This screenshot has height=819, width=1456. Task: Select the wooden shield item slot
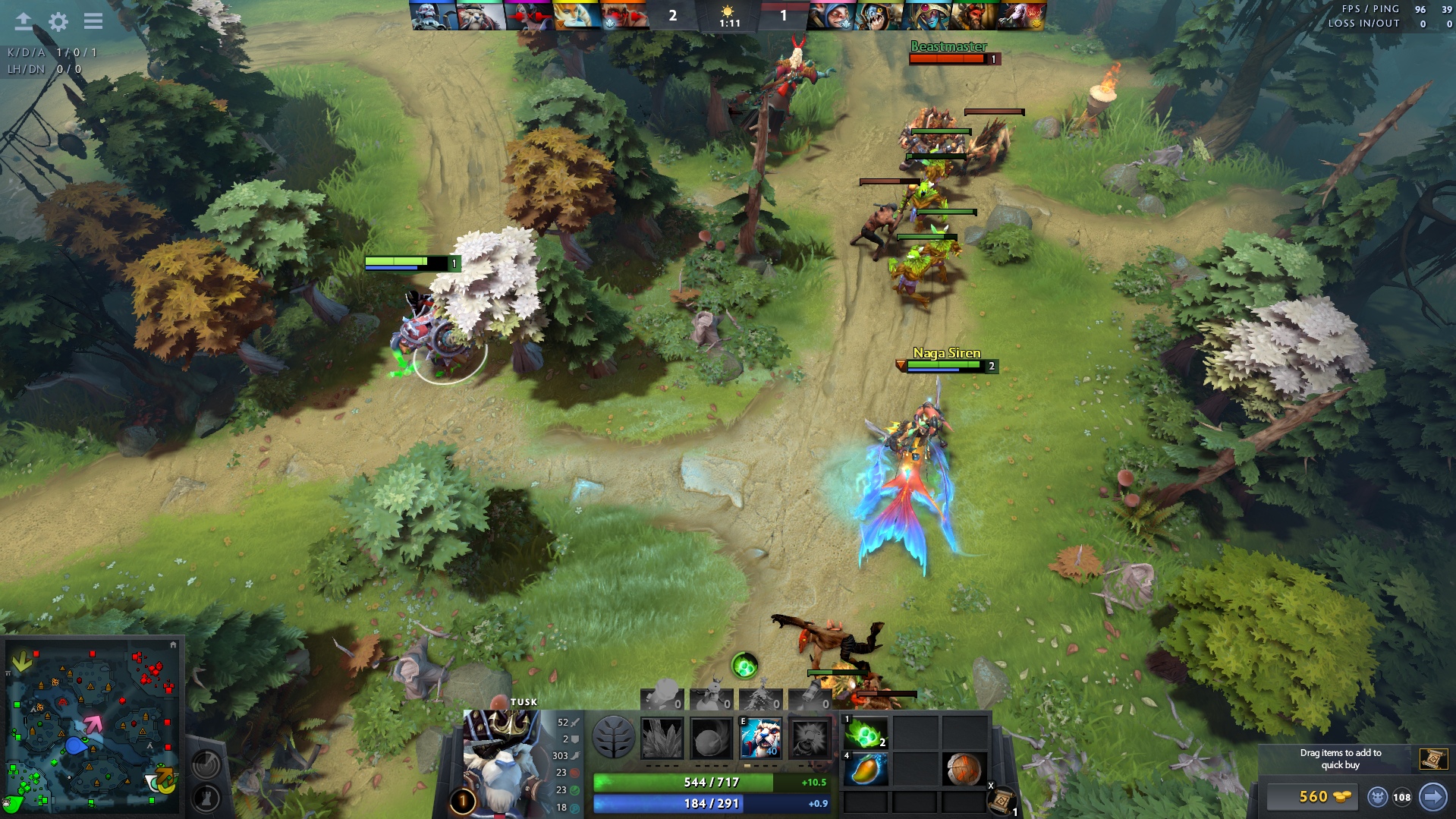(x=964, y=770)
